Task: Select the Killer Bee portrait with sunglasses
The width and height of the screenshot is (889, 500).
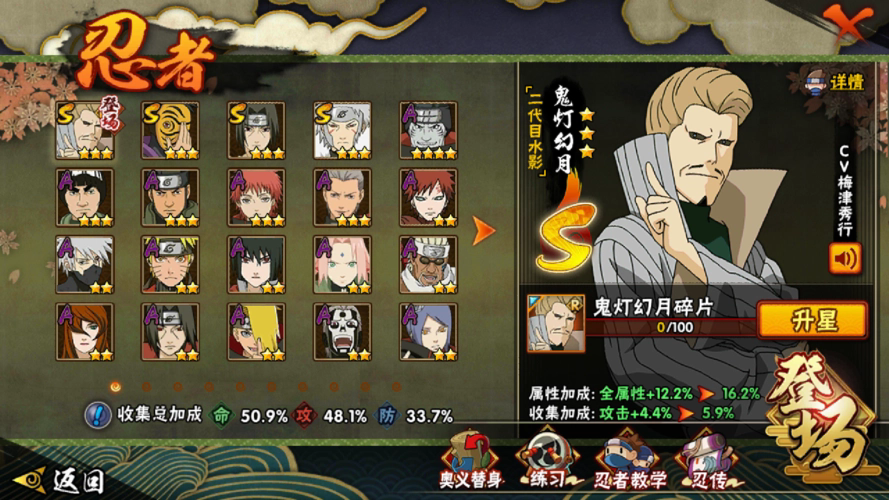Action: 429,265
